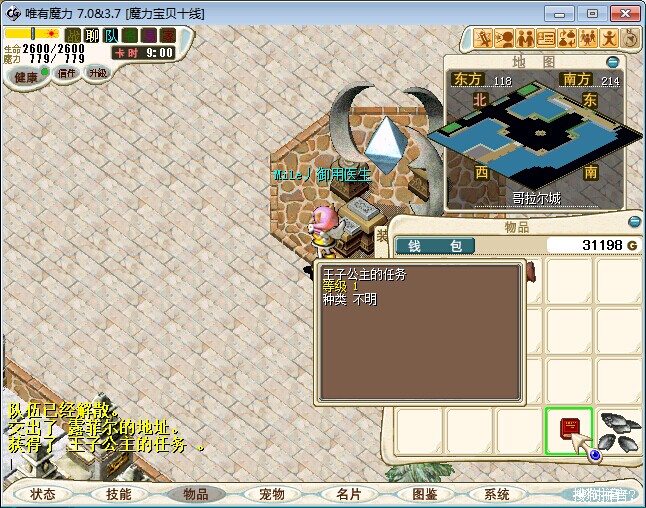This screenshot has height=508, width=646.
Task: Open the 信件 mail button
Action: [x=66, y=73]
